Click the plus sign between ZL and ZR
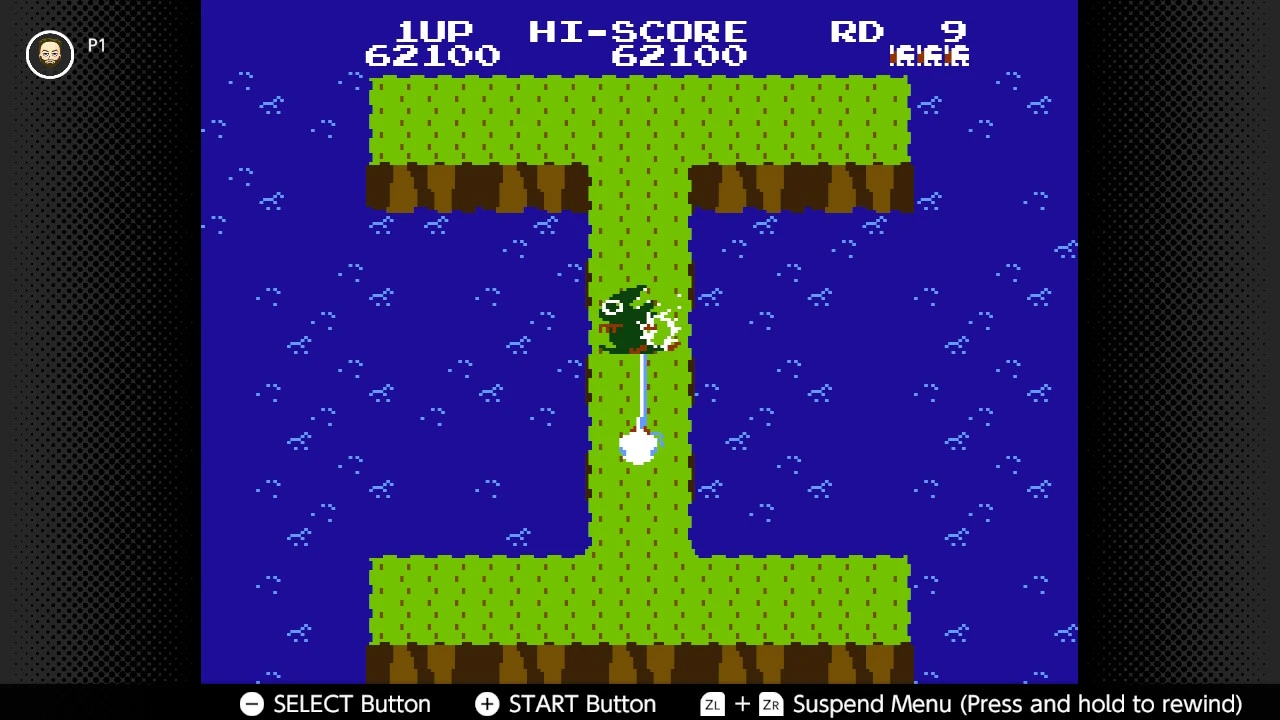The width and height of the screenshot is (1280, 720). point(741,705)
